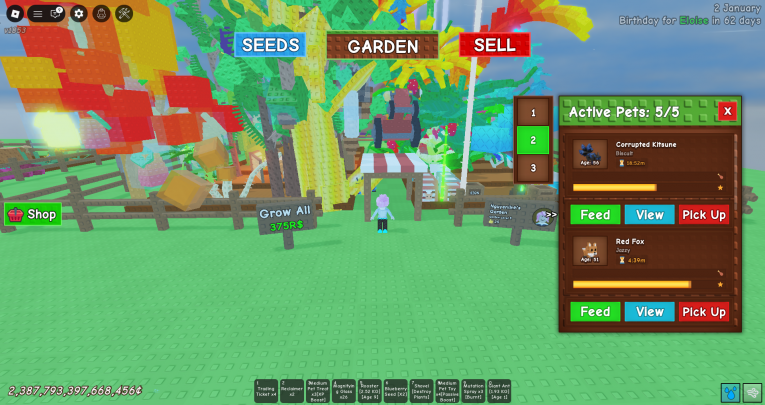Equip the Blueberry Seed from hotbar
The width and height of the screenshot is (765, 405).
(395, 390)
